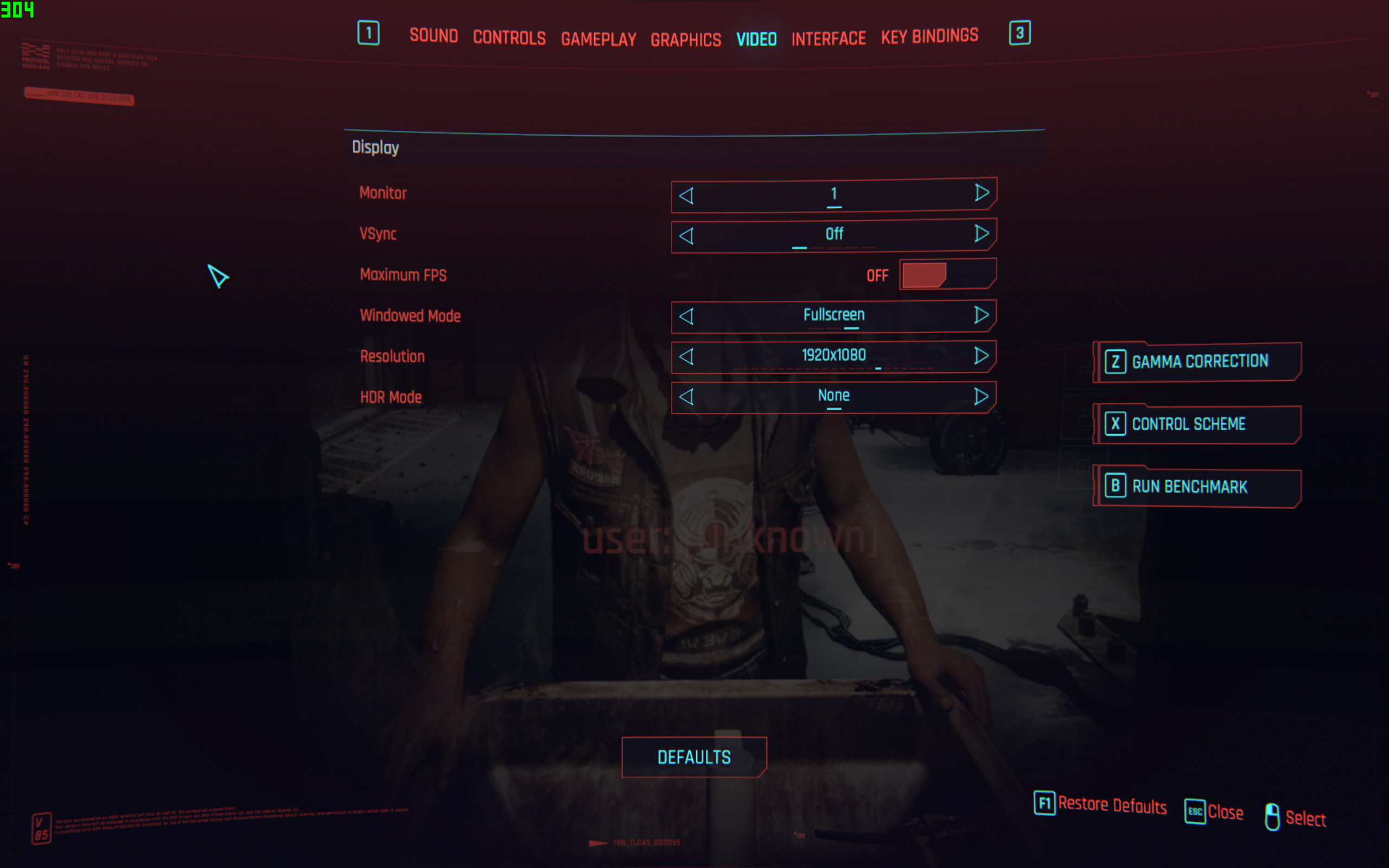Click the Defaults button
This screenshot has width=1389, height=868.
click(694, 757)
